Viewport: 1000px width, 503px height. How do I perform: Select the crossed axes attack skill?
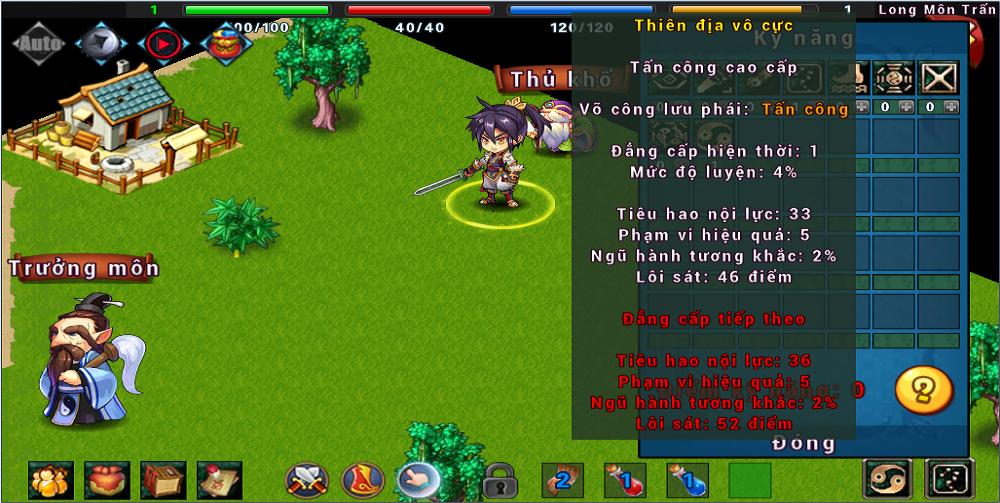click(306, 481)
